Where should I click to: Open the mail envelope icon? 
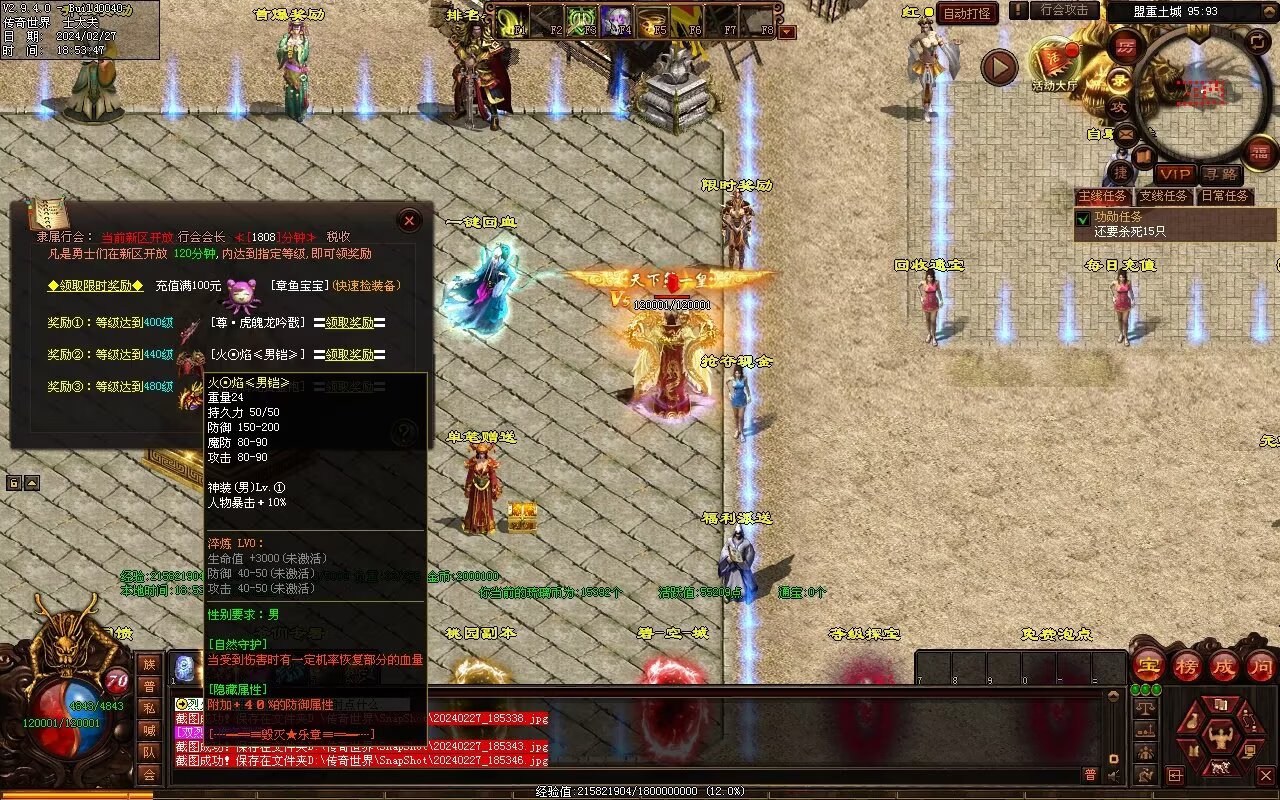click(1126, 133)
